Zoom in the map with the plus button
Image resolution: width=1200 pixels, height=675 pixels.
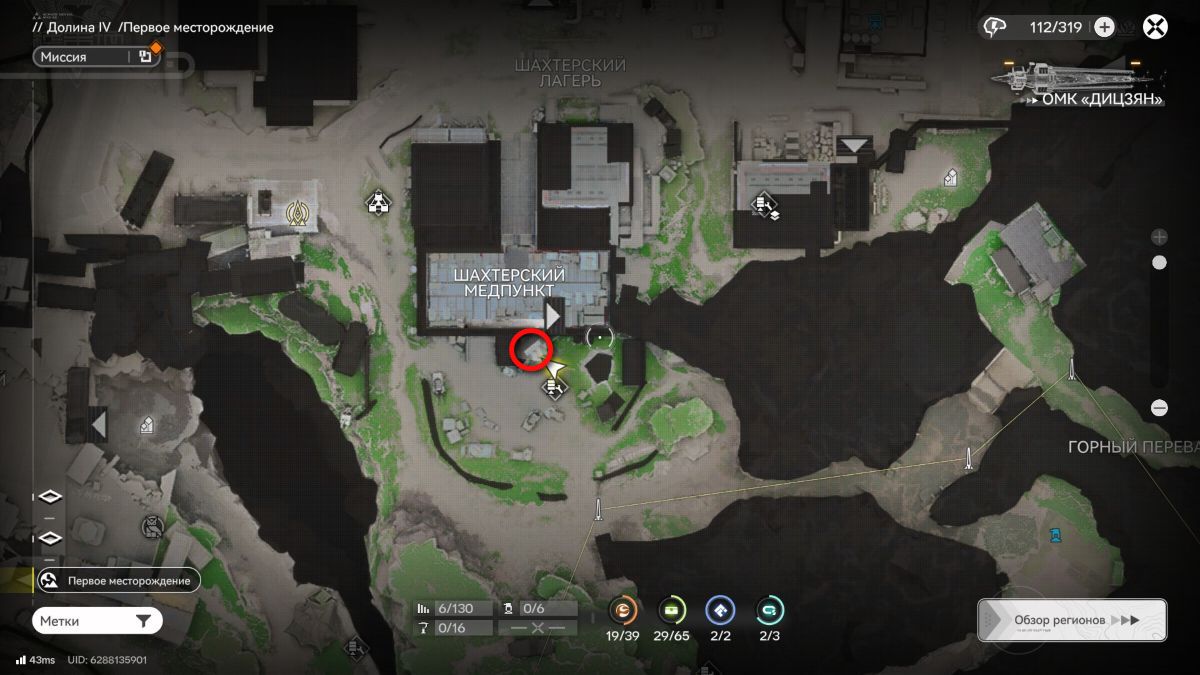(1159, 237)
